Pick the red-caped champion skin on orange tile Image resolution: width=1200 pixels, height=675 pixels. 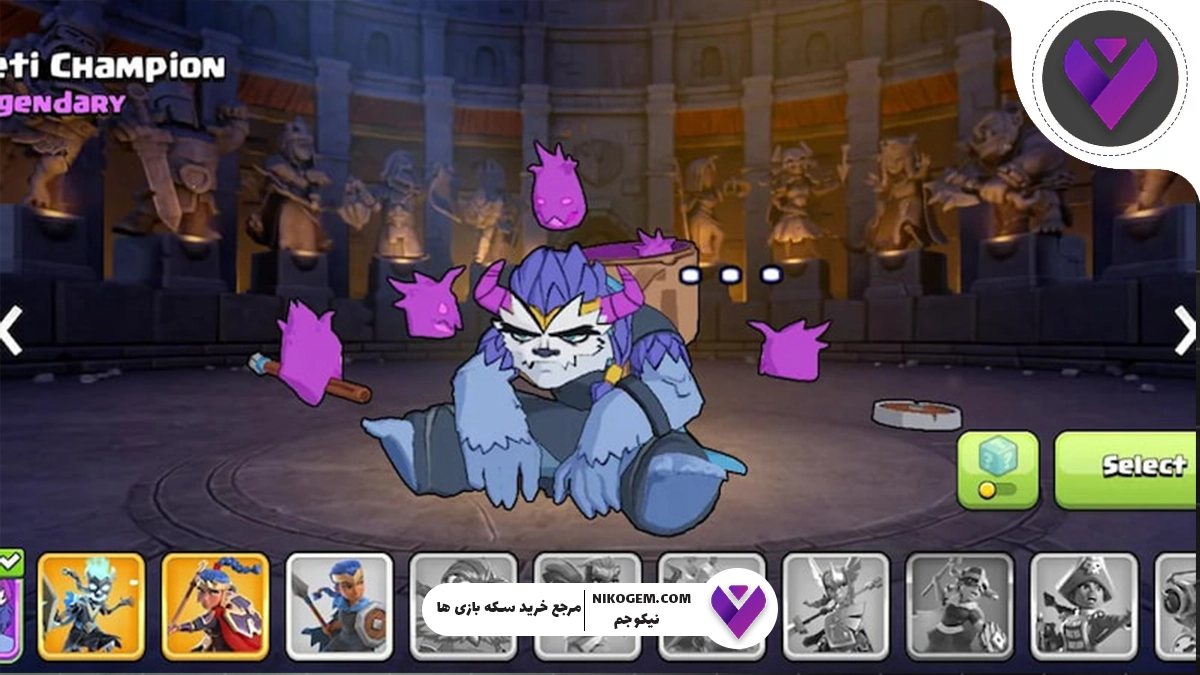[215, 606]
